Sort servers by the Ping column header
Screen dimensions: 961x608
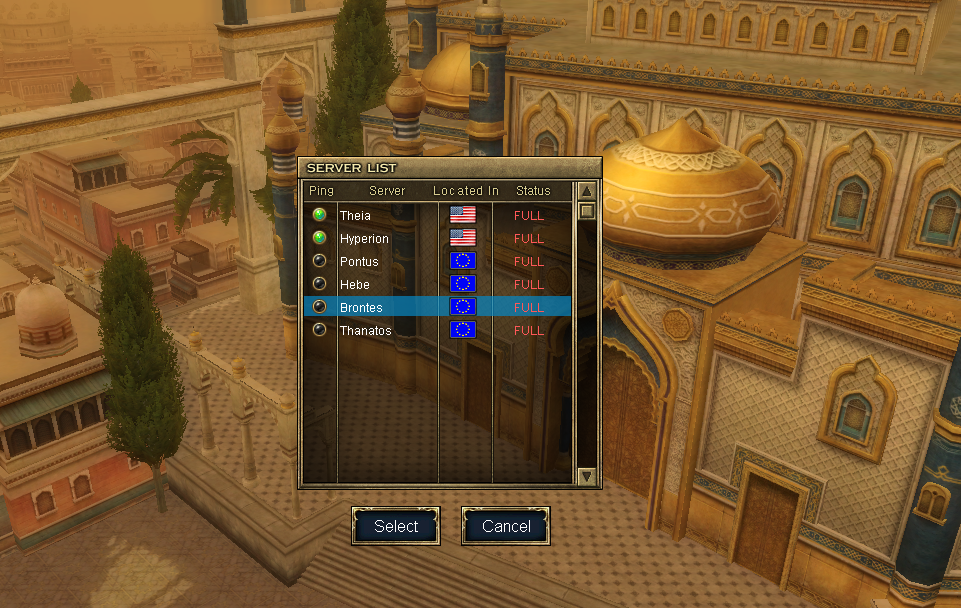321,191
